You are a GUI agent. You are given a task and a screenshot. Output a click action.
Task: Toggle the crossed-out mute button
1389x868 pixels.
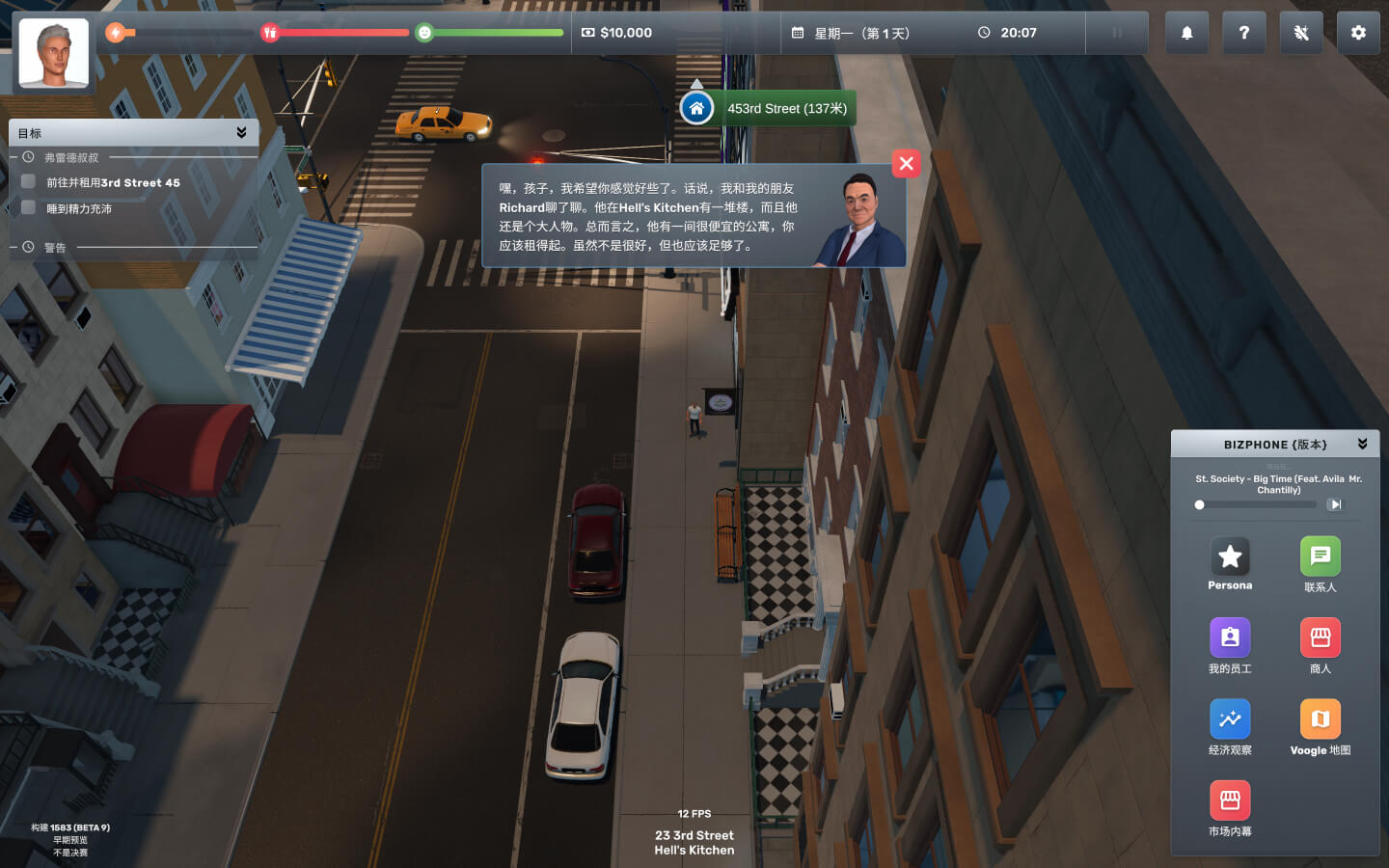point(1300,33)
